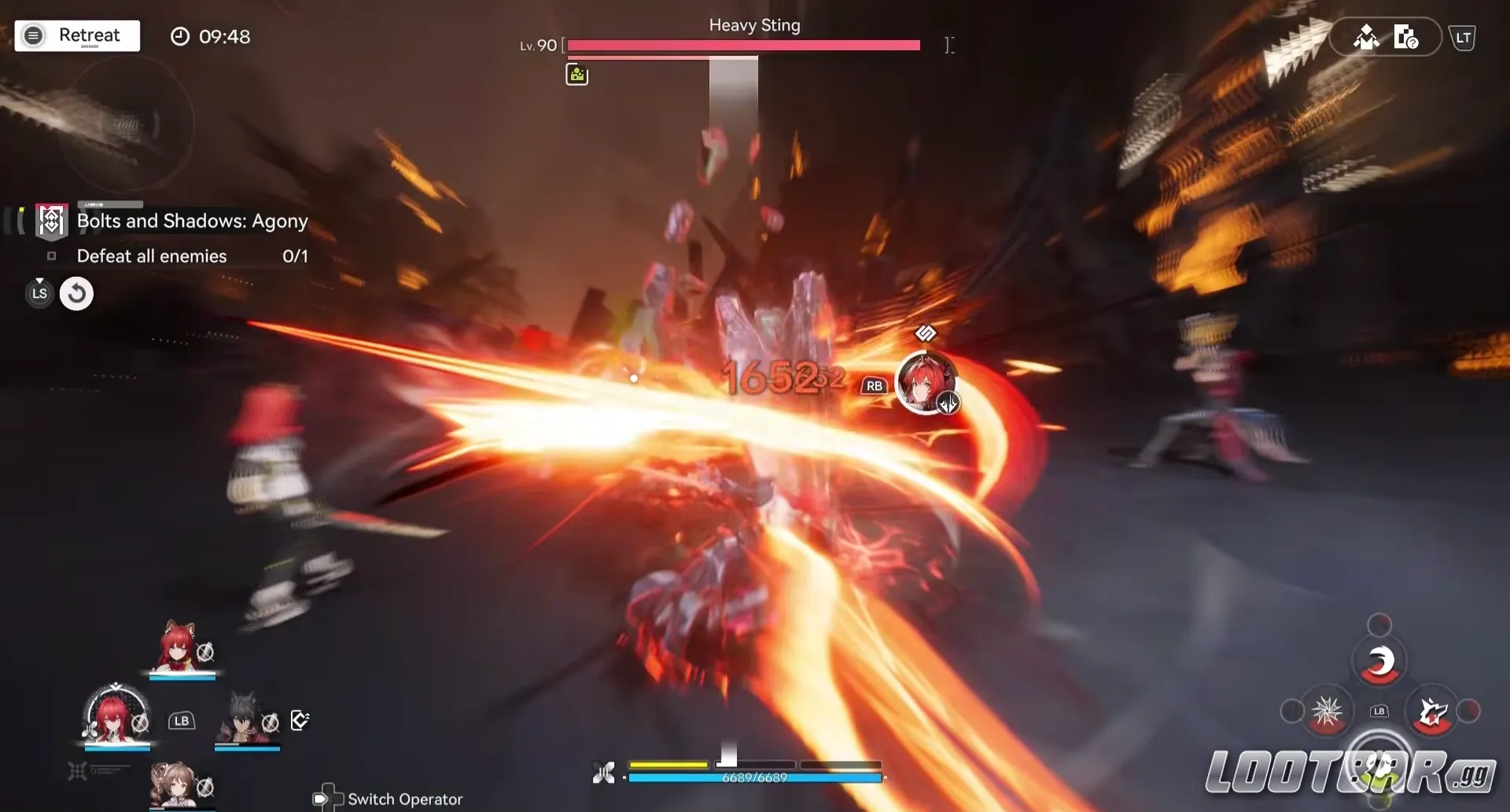Expand the LB prompt in the skill wheel
The image size is (1510, 812).
(x=1378, y=710)
